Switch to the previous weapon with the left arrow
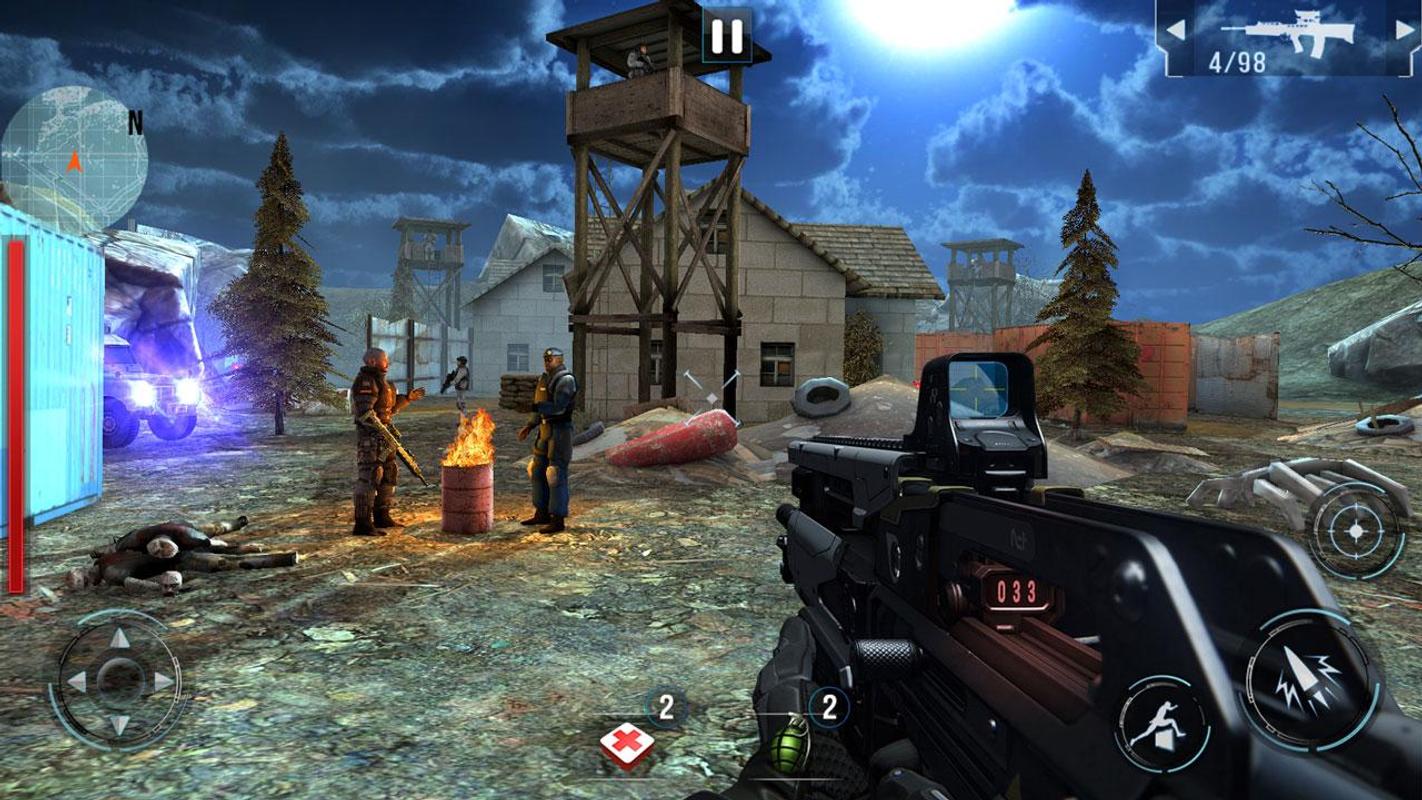 click(x=1176, y=31)
